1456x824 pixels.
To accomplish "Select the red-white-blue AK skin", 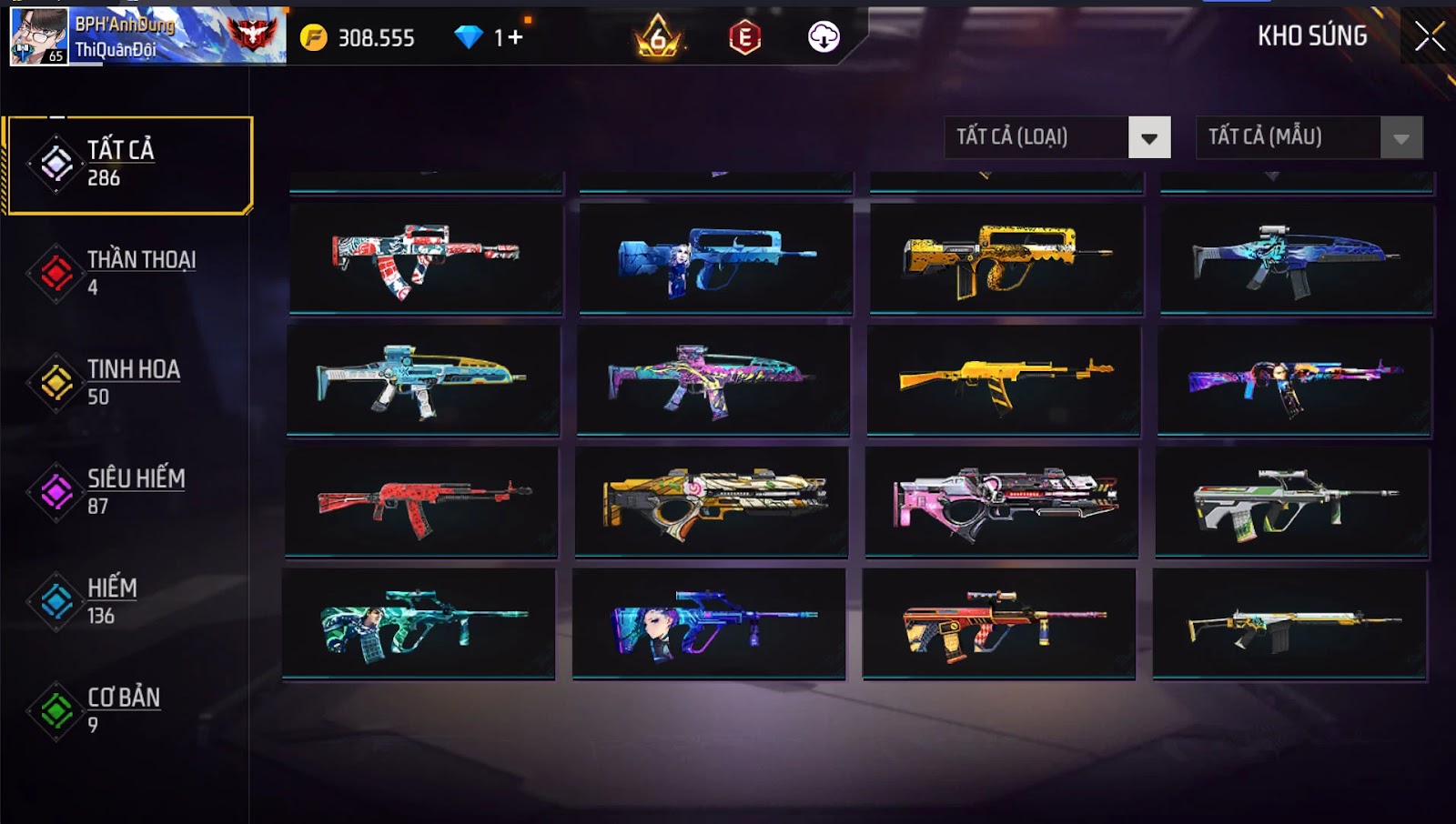I will [x=426, y=258].
